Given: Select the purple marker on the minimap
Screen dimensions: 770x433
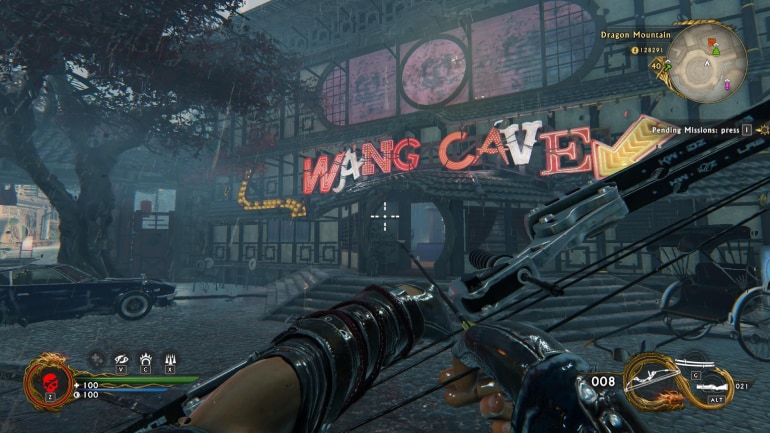Looking at the screenshot, I should click(x=729, y=84).
